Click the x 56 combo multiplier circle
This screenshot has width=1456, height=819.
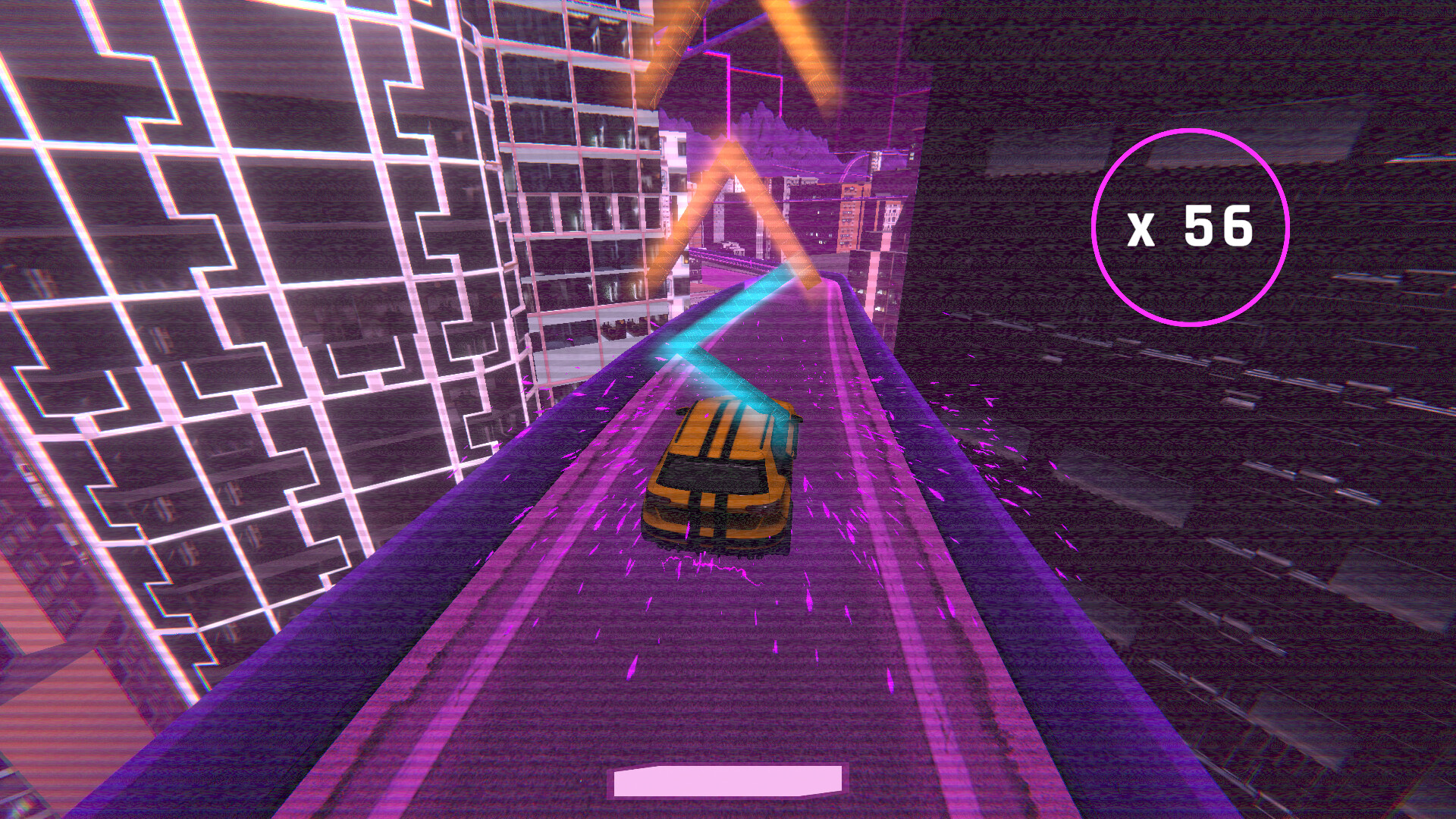1192,229
